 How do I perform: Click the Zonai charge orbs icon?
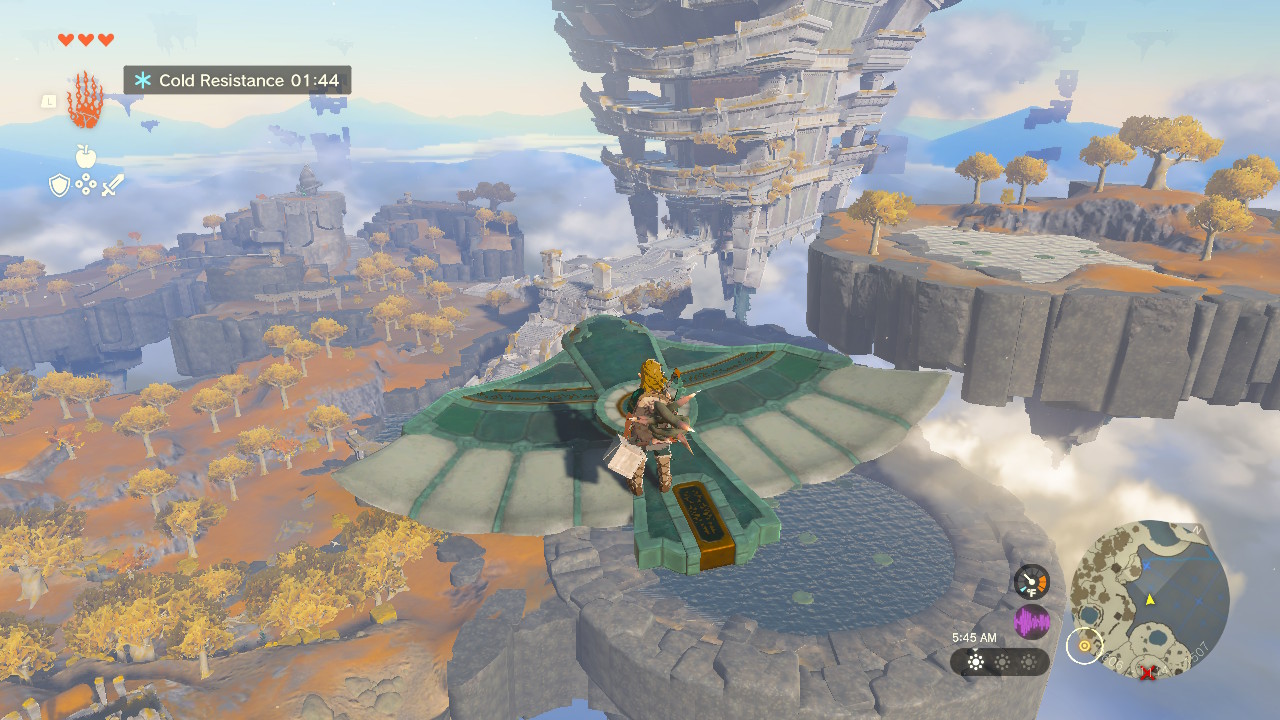(x=86, y=184)
